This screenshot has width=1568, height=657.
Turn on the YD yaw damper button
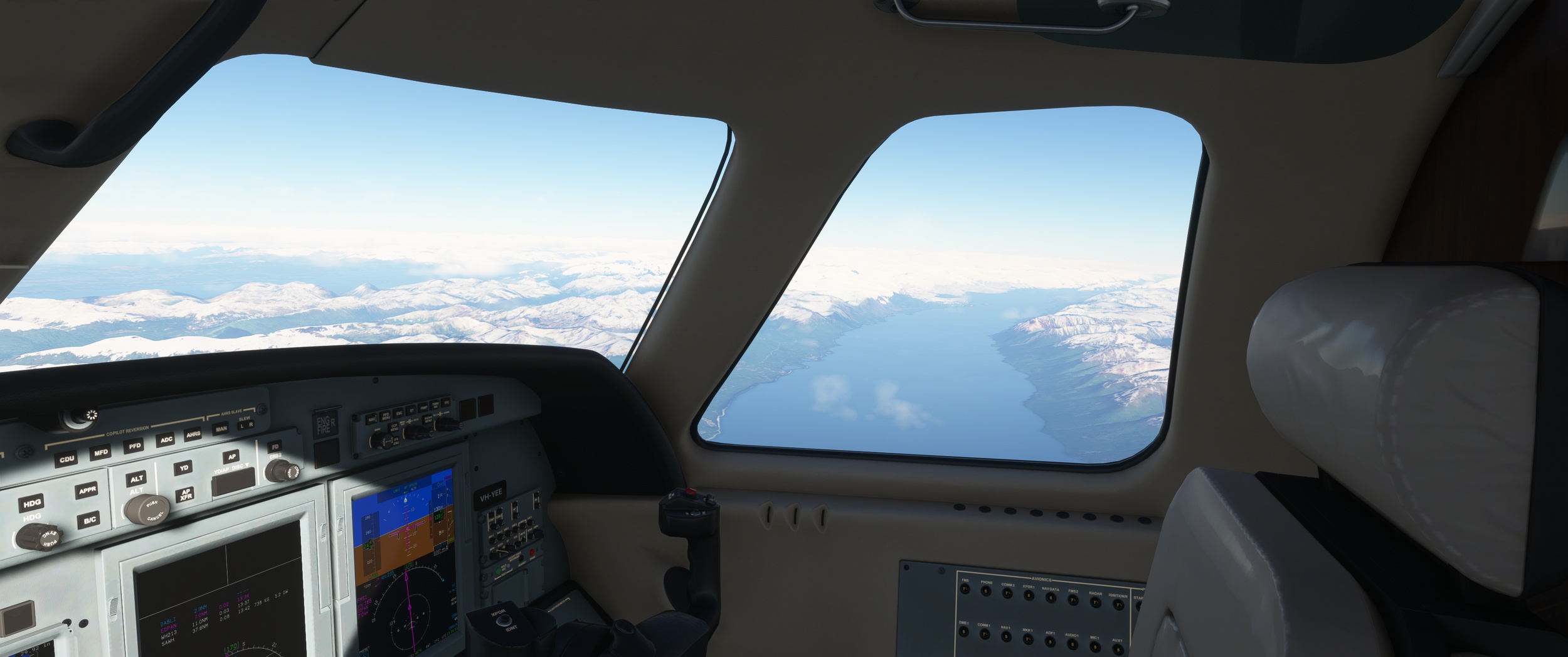pos(183,467)
